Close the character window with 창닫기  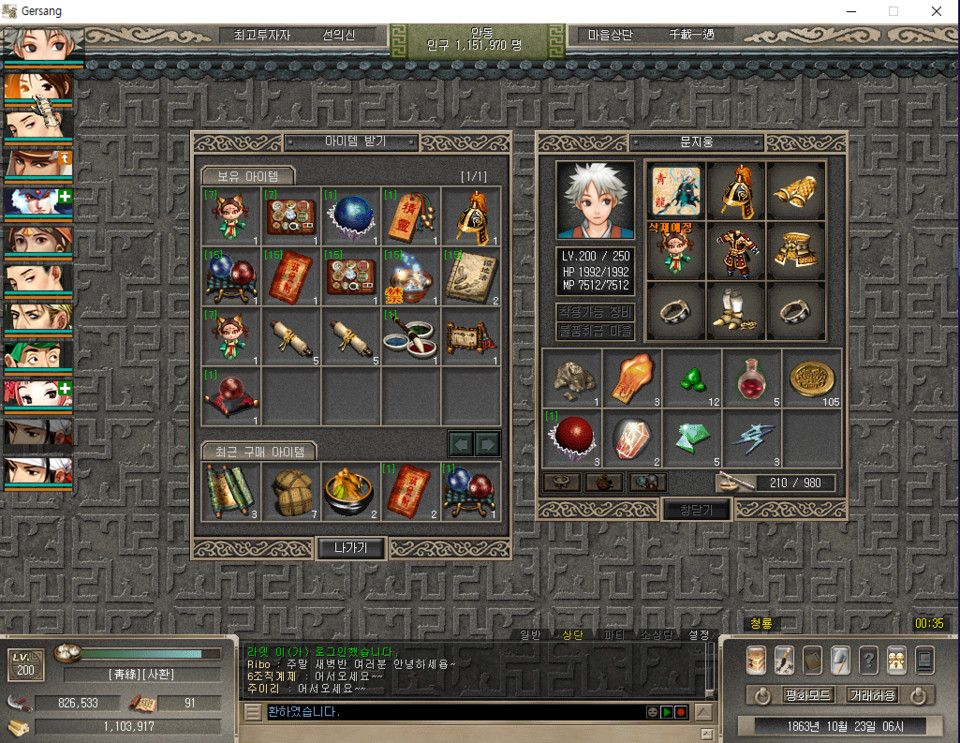point(696,509)
